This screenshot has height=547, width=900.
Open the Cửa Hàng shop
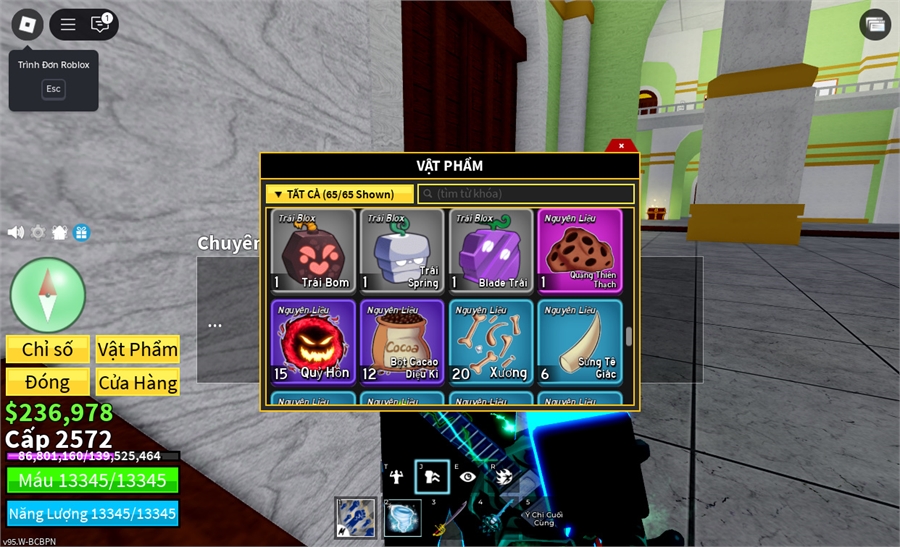(138, 382)
